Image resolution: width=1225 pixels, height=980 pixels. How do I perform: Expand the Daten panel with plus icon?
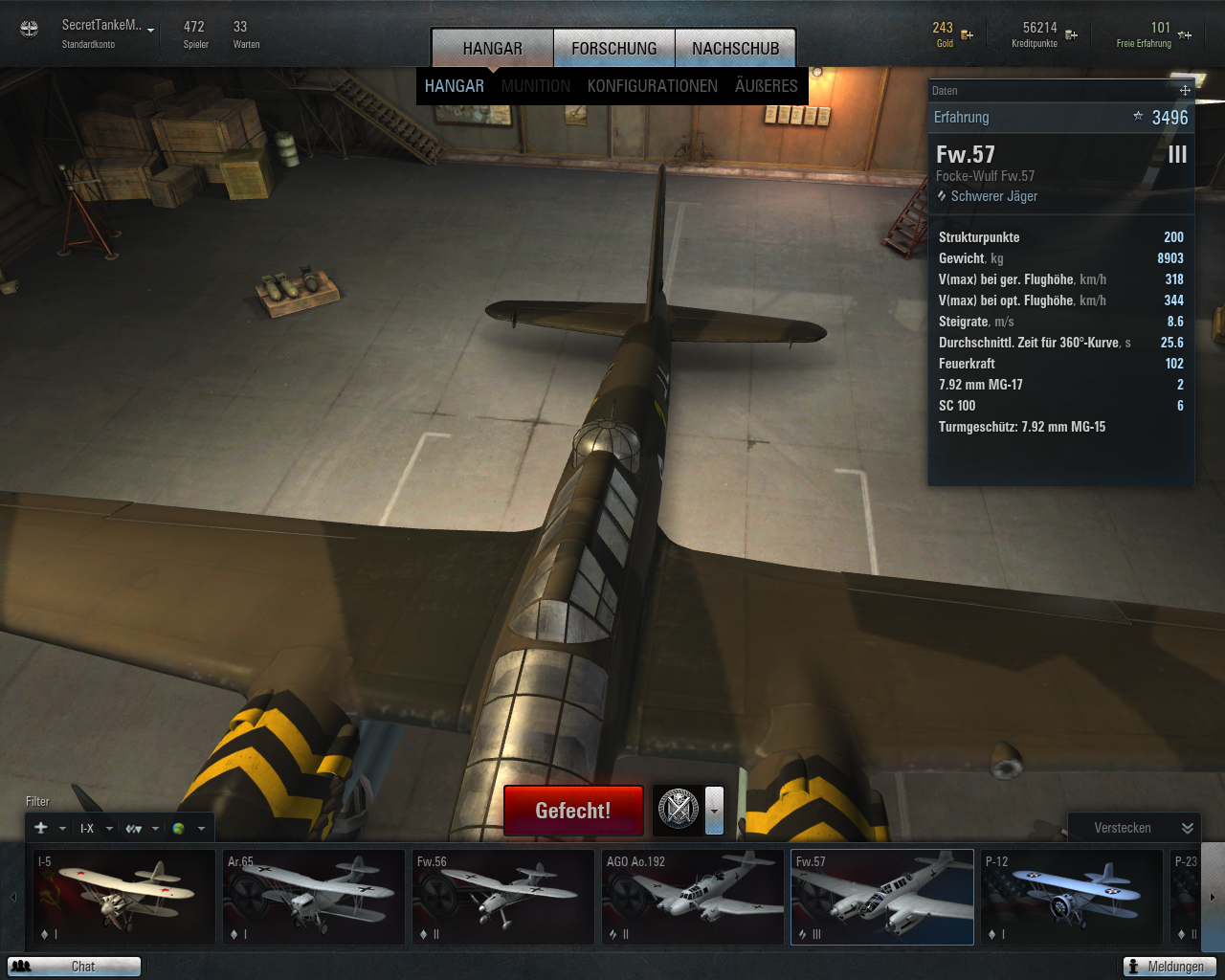click(1185, 90)
